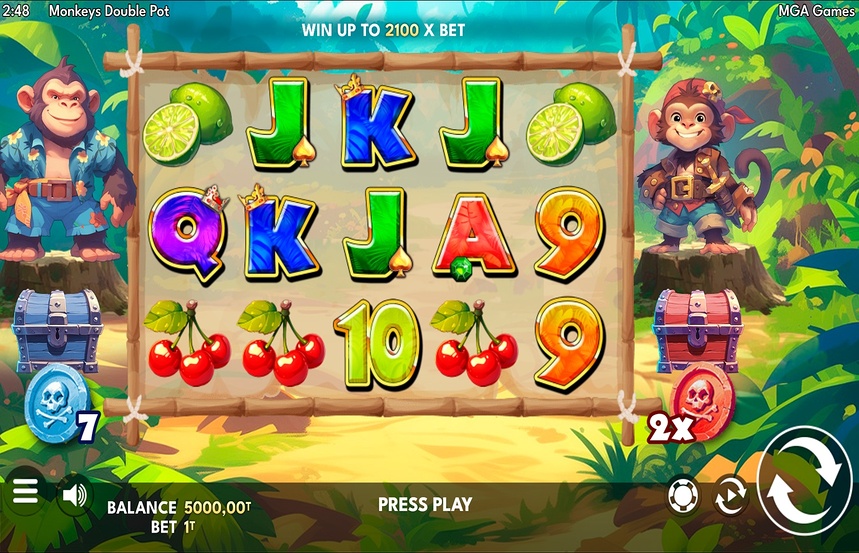Open the hamburger menu
Image resolution: width=859 pixels, height=553 pixels.
click(25, 493)
